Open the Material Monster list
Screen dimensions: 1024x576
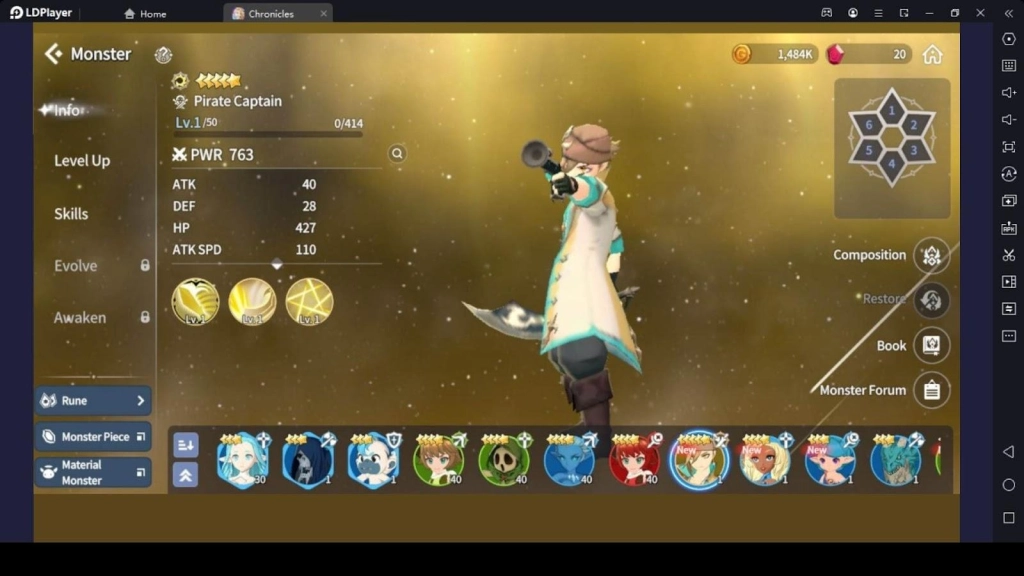tap(93, 472)
